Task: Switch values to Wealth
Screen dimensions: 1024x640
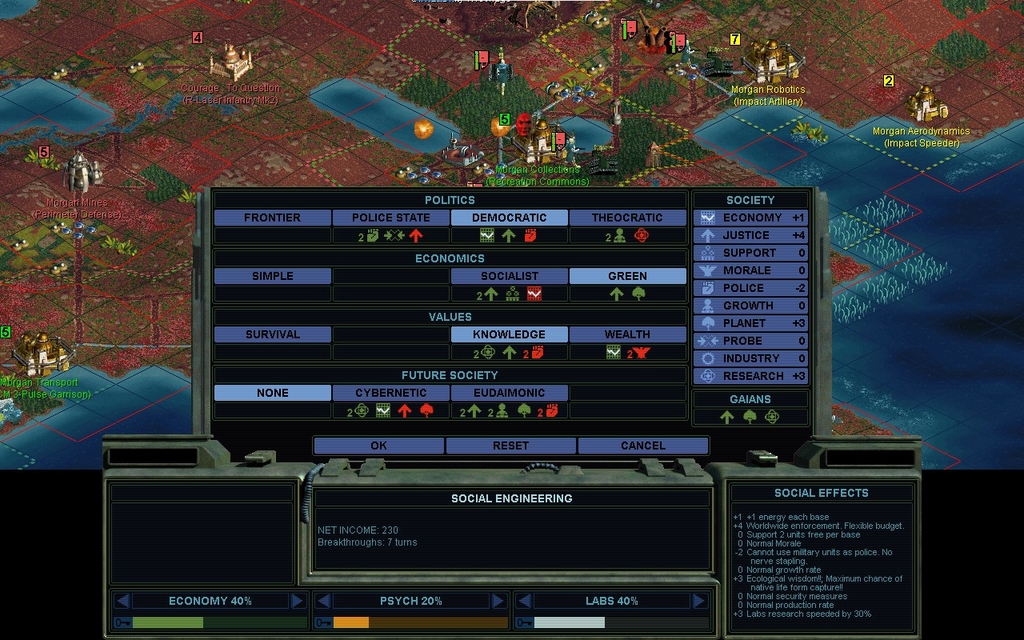Action: pyautogui.click(x=627, y=335)
